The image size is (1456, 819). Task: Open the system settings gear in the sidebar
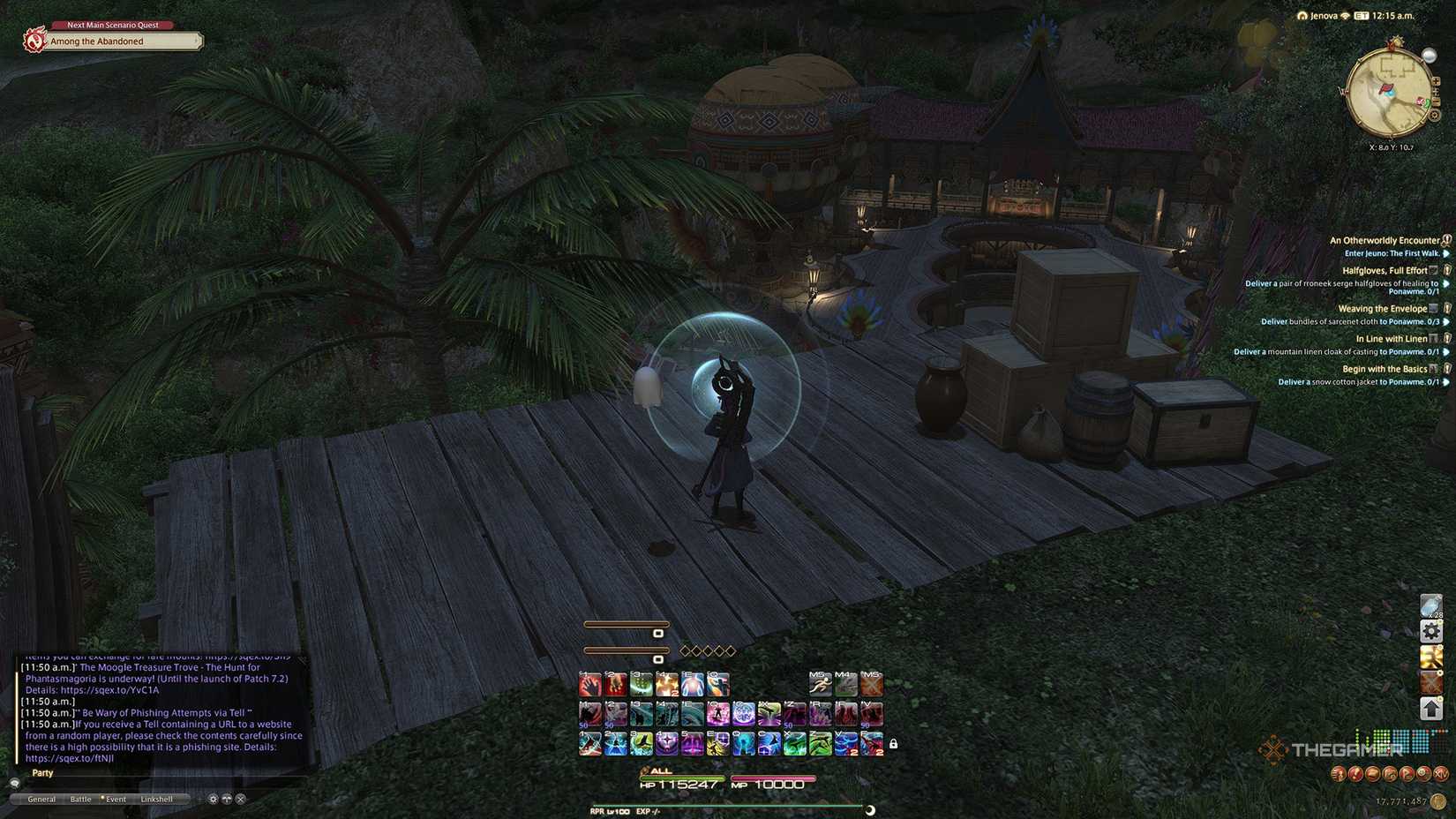[1430, 630]
